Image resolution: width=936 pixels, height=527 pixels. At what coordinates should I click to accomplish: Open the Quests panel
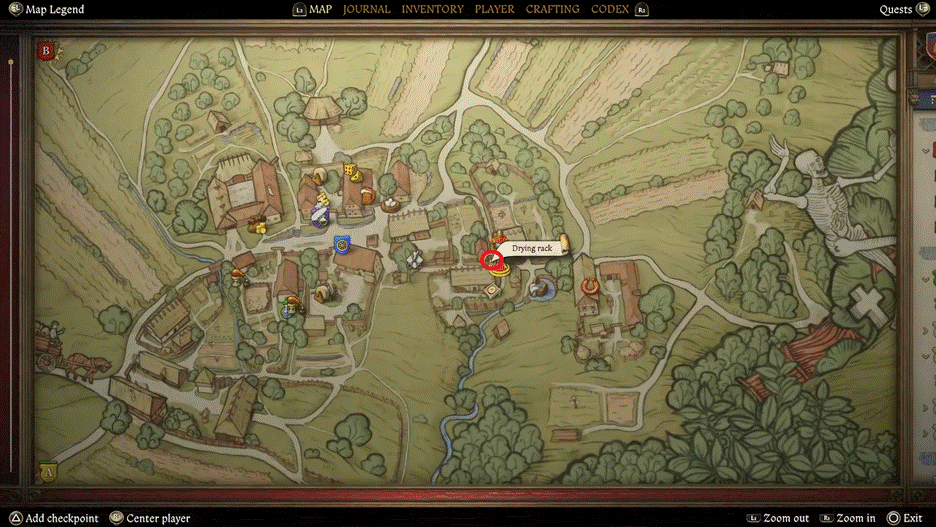pyautogui.click(x=895, y=10)
